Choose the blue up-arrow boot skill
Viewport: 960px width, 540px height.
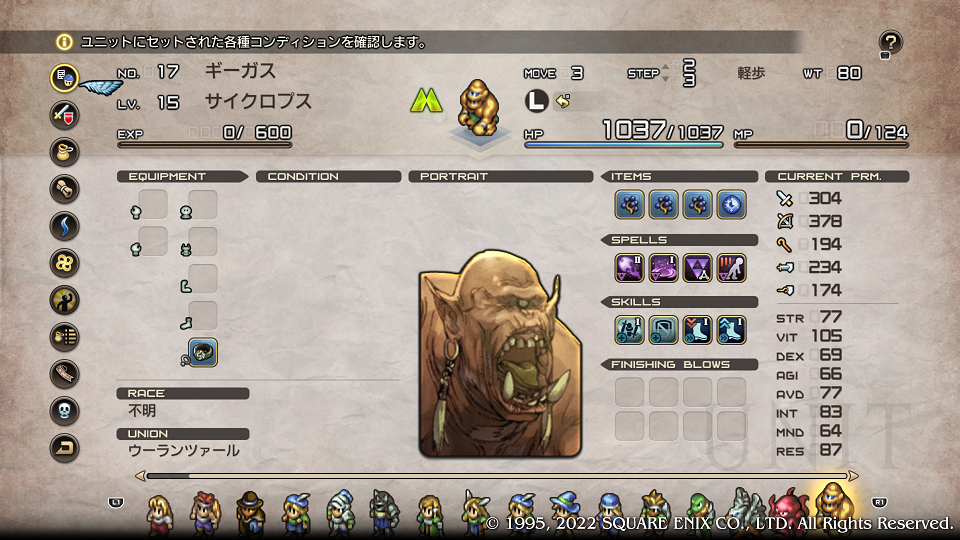click(x=731, y=330)
